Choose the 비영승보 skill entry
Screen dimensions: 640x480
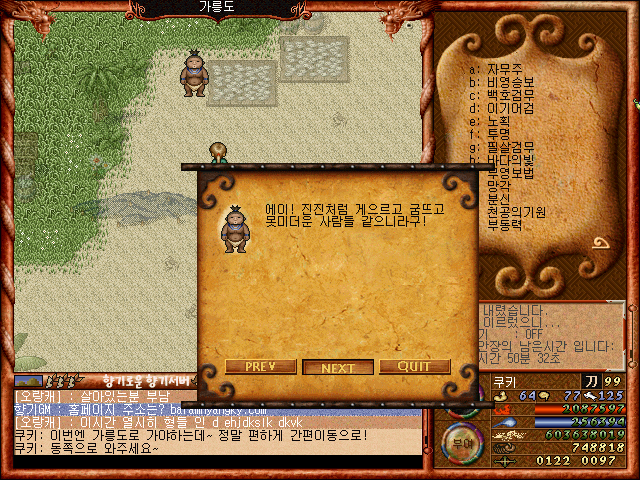[509, 82]
